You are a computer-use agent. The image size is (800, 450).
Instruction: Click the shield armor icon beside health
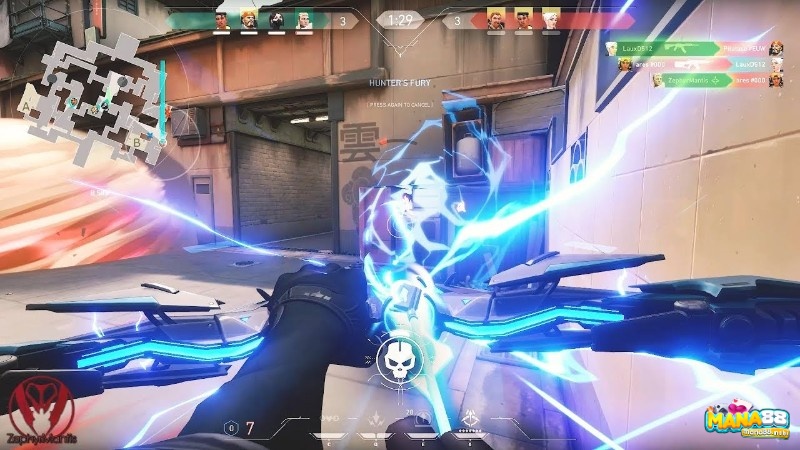[232, 428]
